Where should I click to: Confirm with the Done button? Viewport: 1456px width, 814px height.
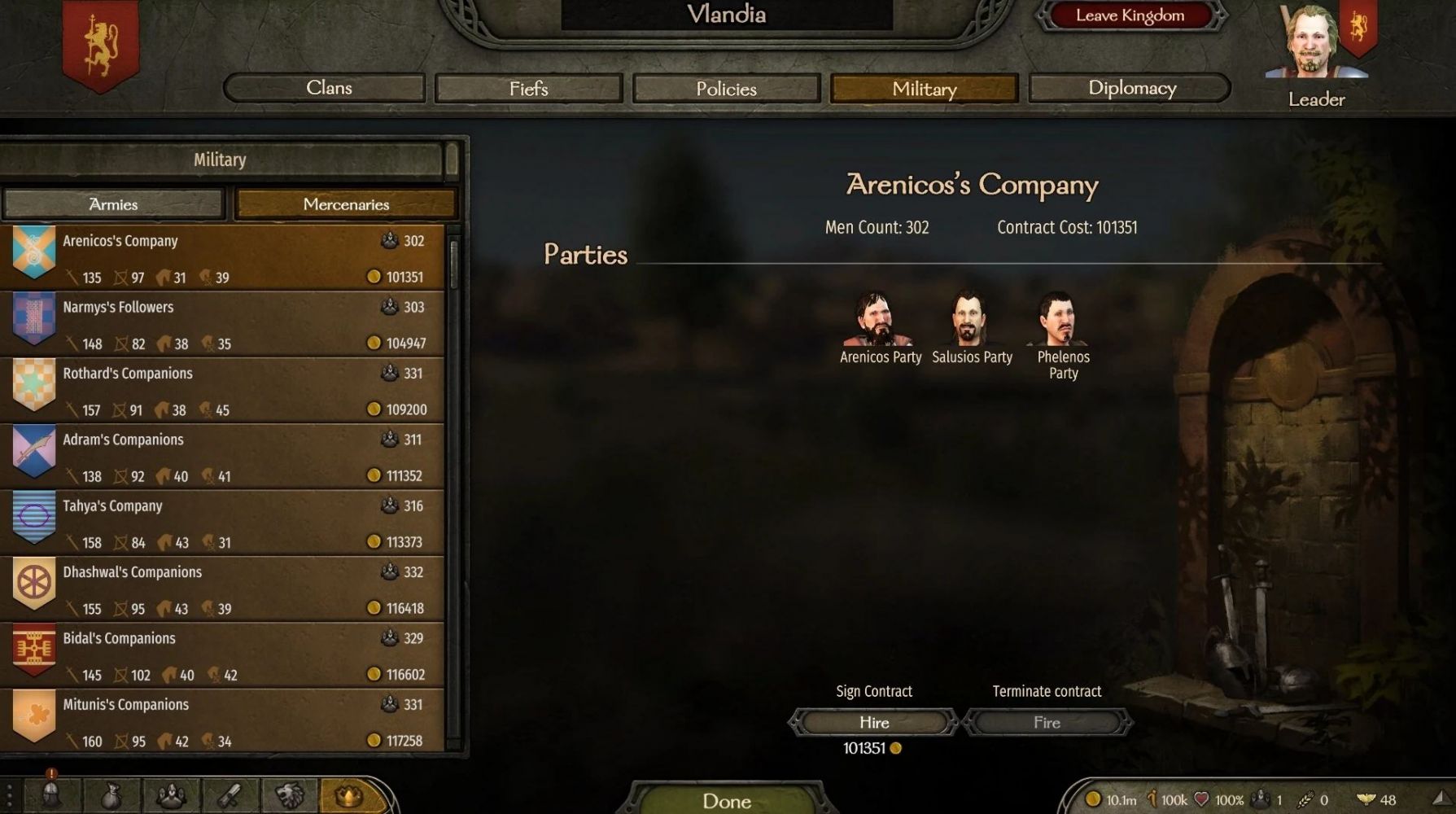727,801
